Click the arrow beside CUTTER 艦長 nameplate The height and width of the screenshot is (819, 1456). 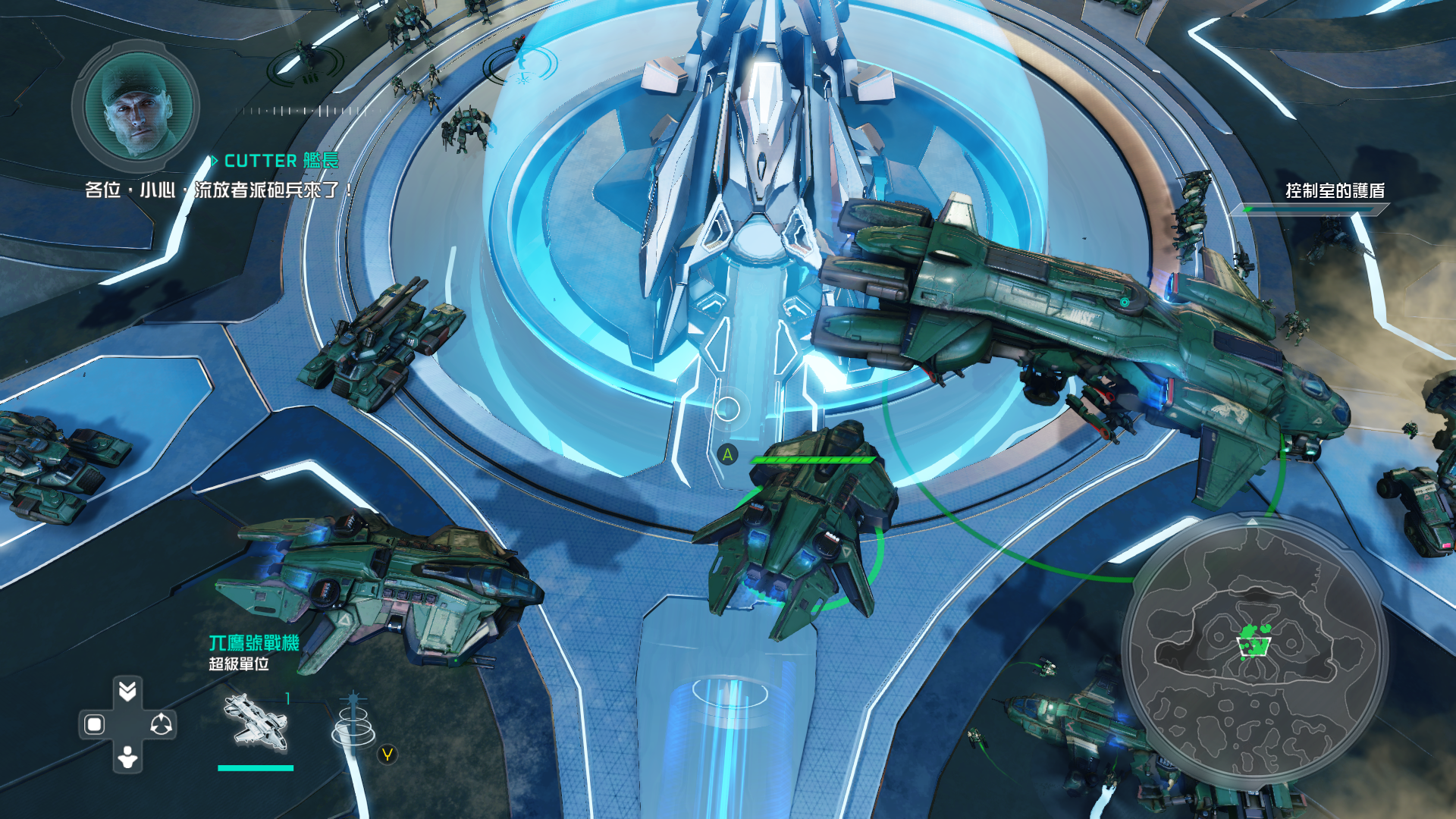216,161
